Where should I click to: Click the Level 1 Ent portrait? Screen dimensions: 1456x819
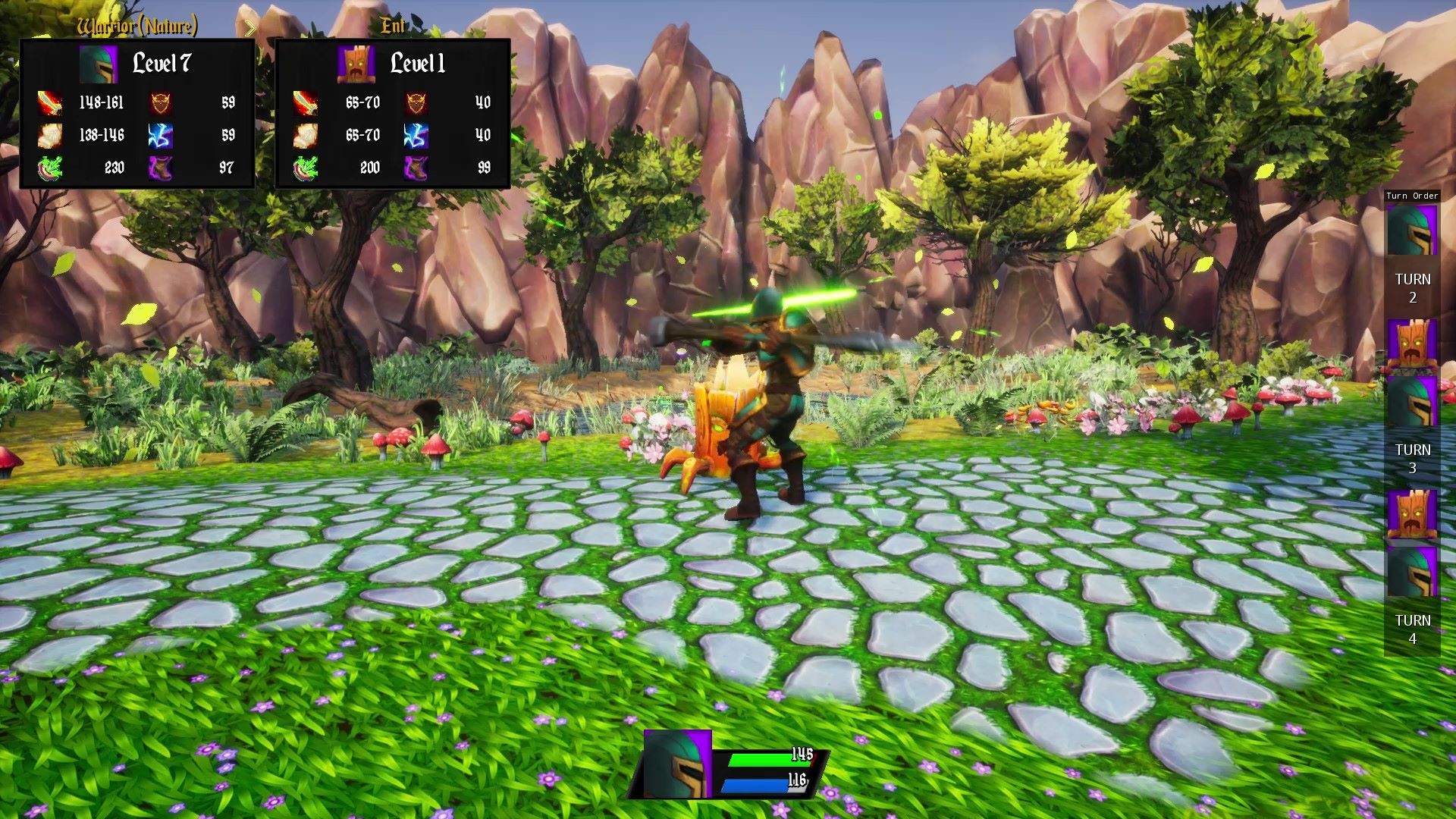tap(355, 64)
